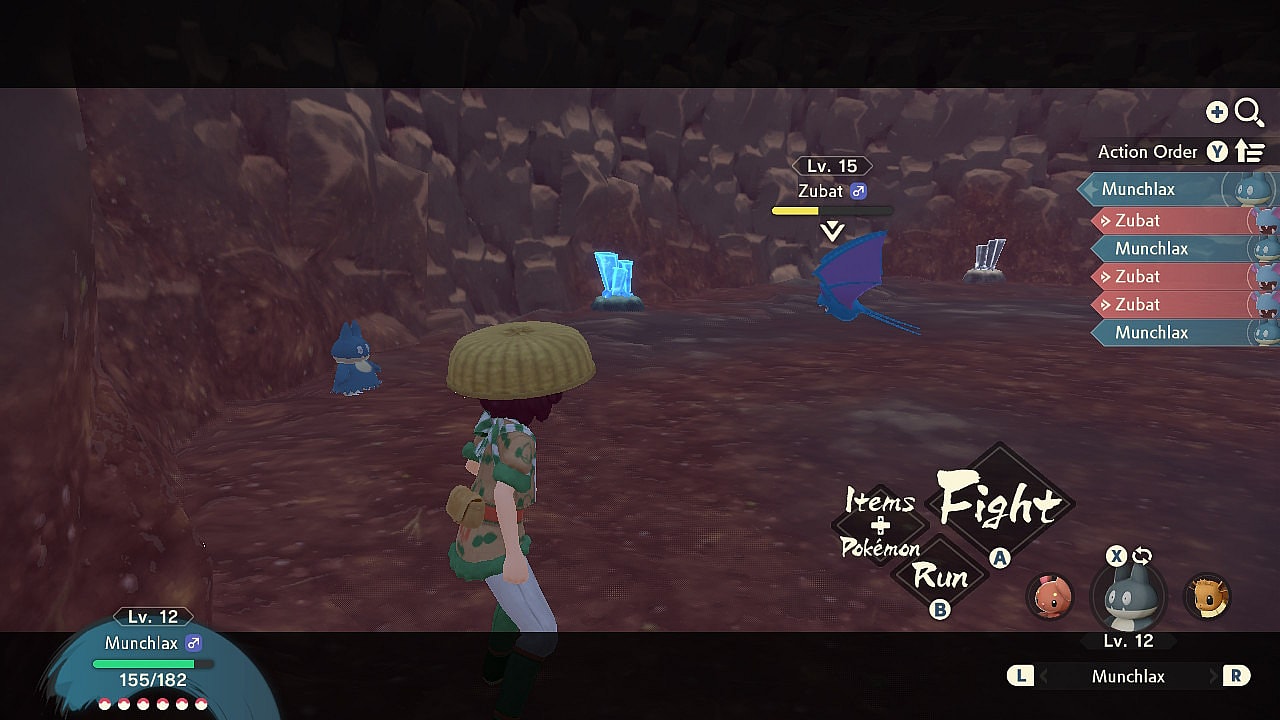Pick the red Pokémon party icon
The image size is (1280, 720).
(x=1050, y=597)
